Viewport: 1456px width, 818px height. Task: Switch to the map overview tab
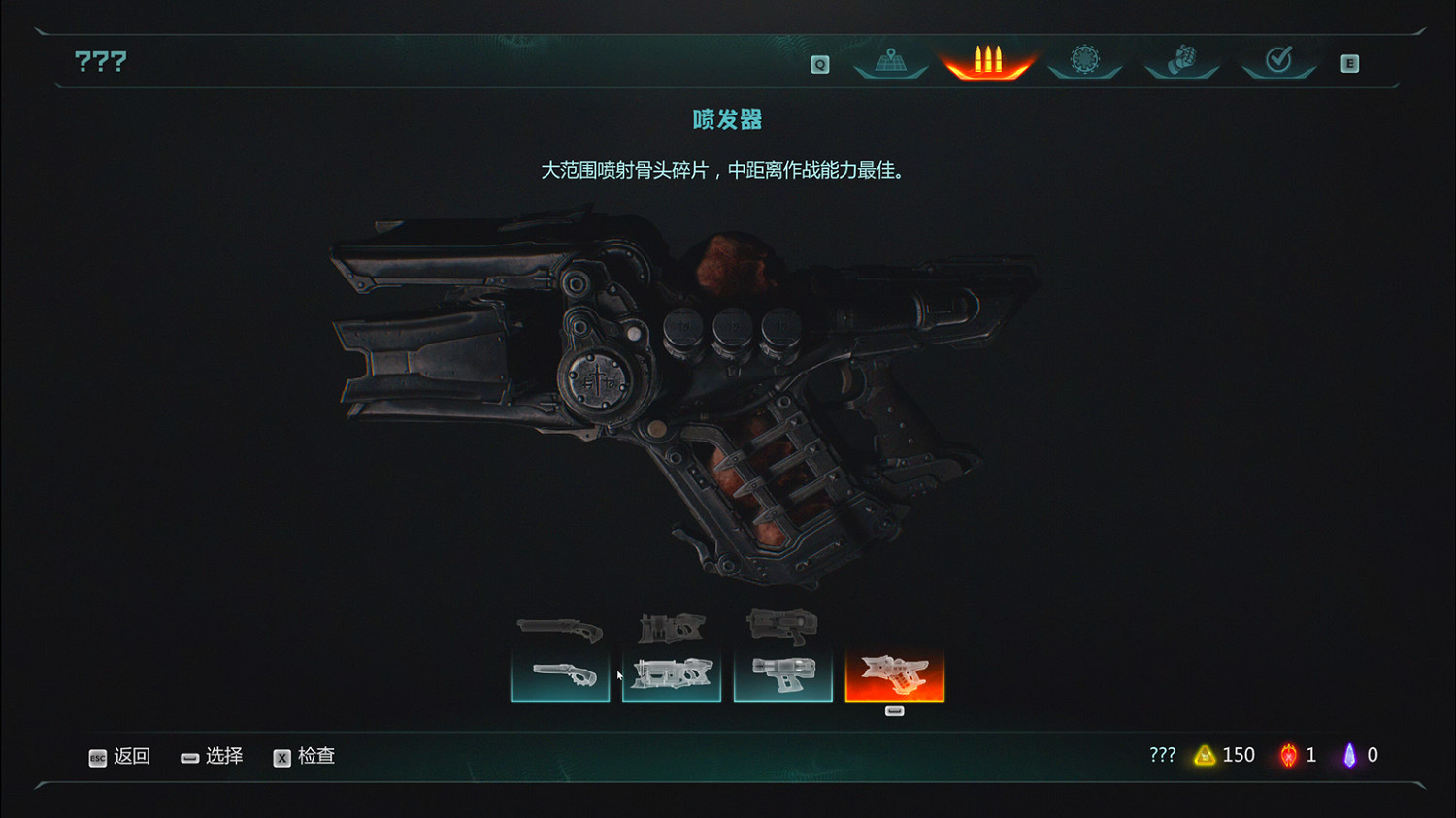pos(890,60)
